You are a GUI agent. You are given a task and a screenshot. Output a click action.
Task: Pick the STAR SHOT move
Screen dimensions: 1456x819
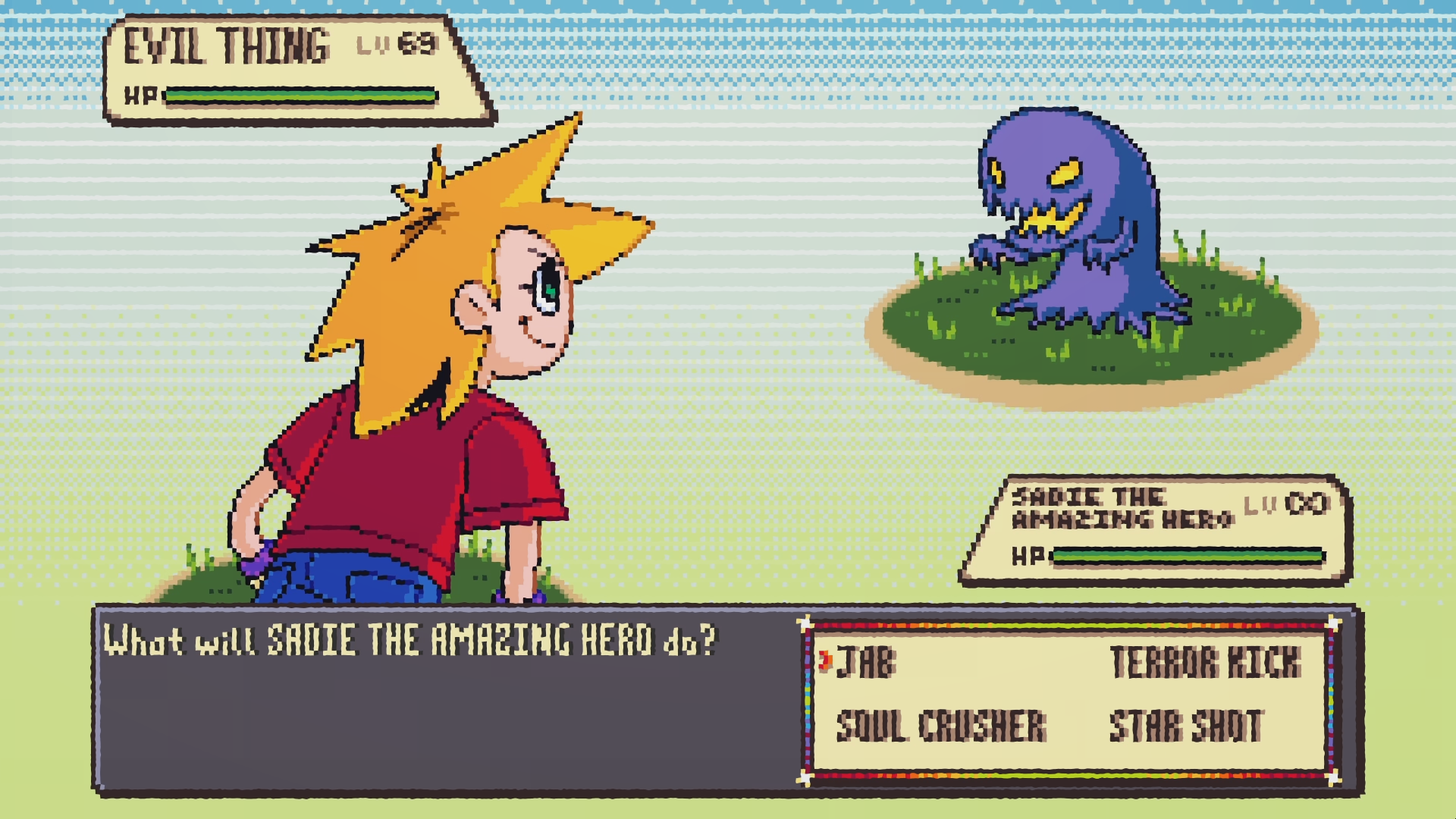pyautogui.click(x=1186, y=726)
